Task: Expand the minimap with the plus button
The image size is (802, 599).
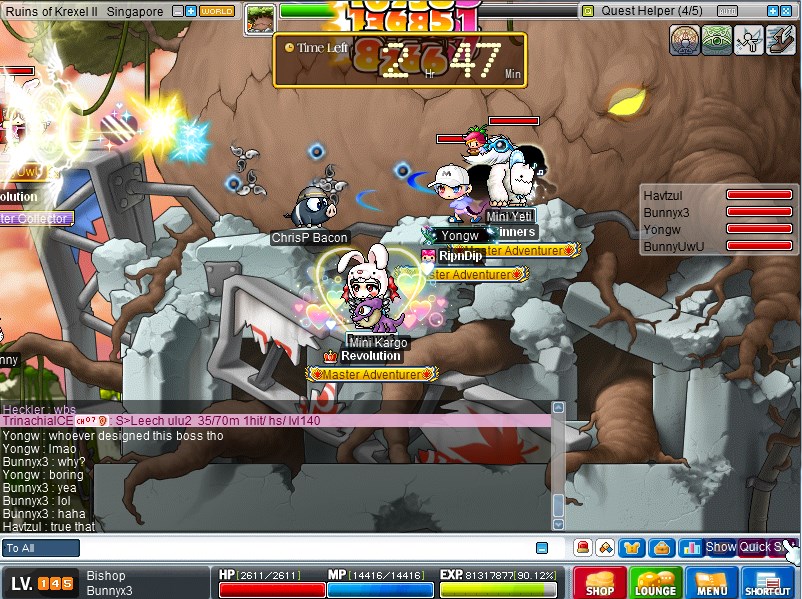Action: [191, 11]
